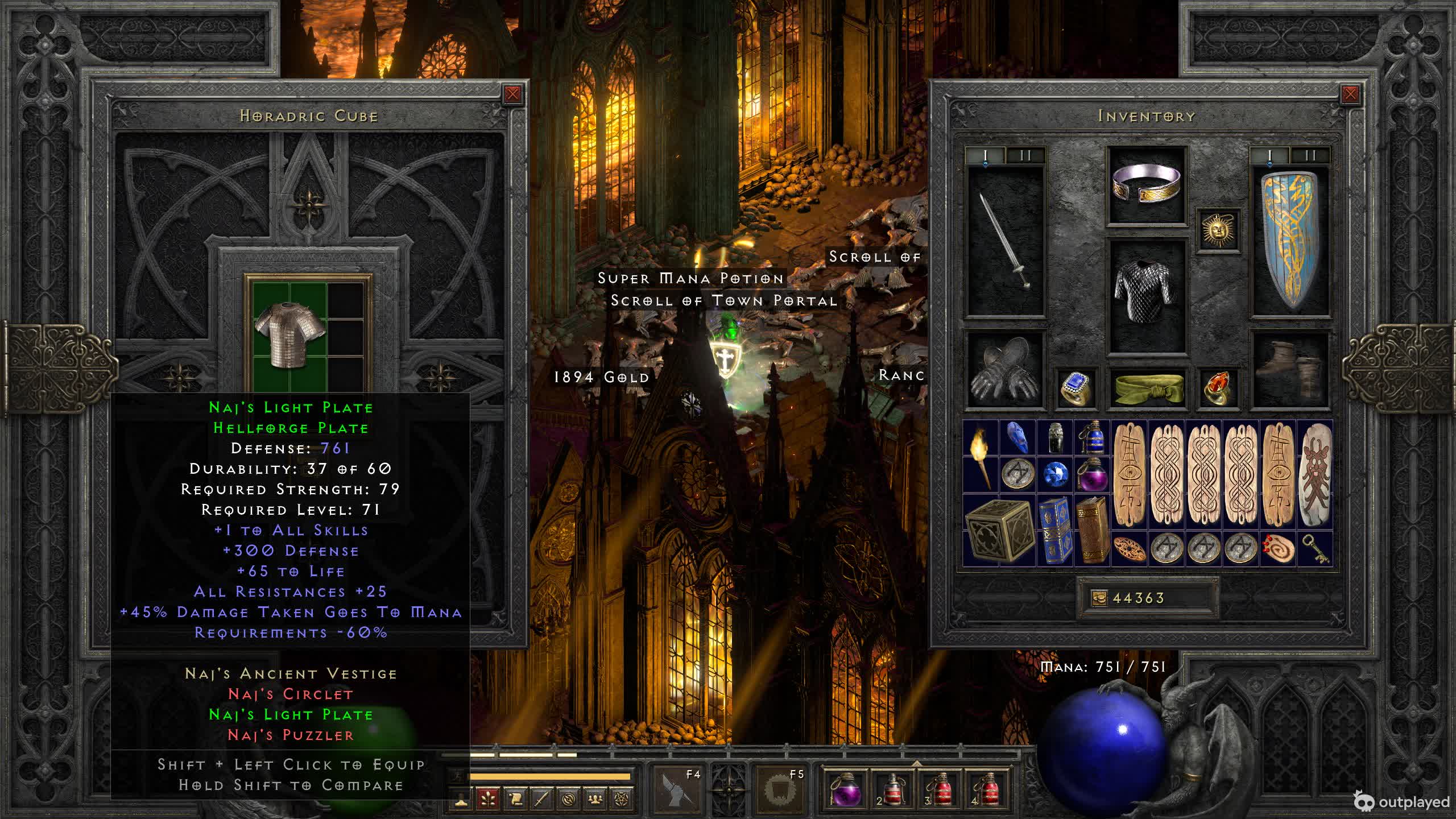This screenshot has height=819, width=1456.
Task: Pick up the torch charm in inventory
Action: (x=981, y=457)
